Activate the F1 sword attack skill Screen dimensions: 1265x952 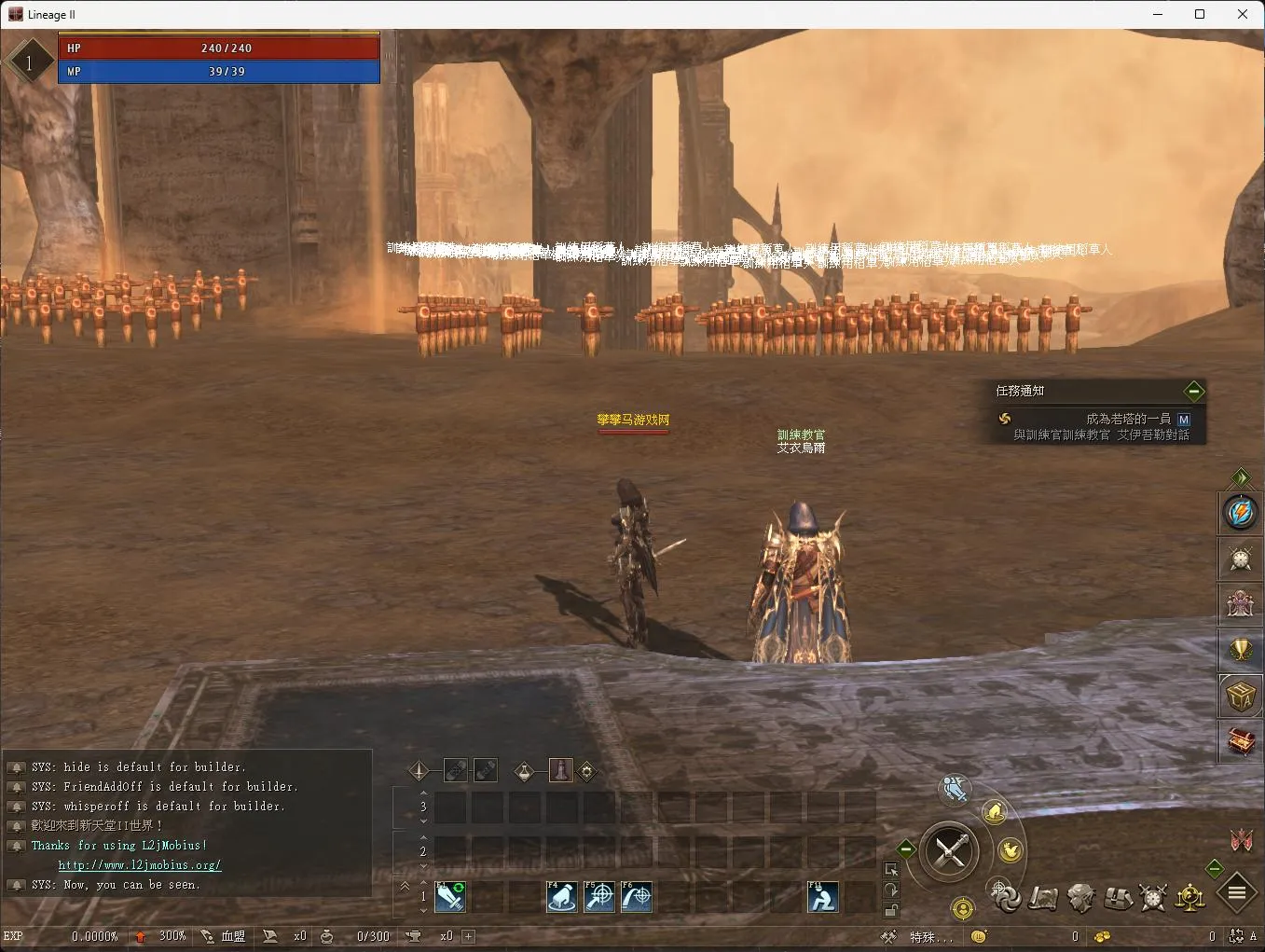[x=450, y=897]
